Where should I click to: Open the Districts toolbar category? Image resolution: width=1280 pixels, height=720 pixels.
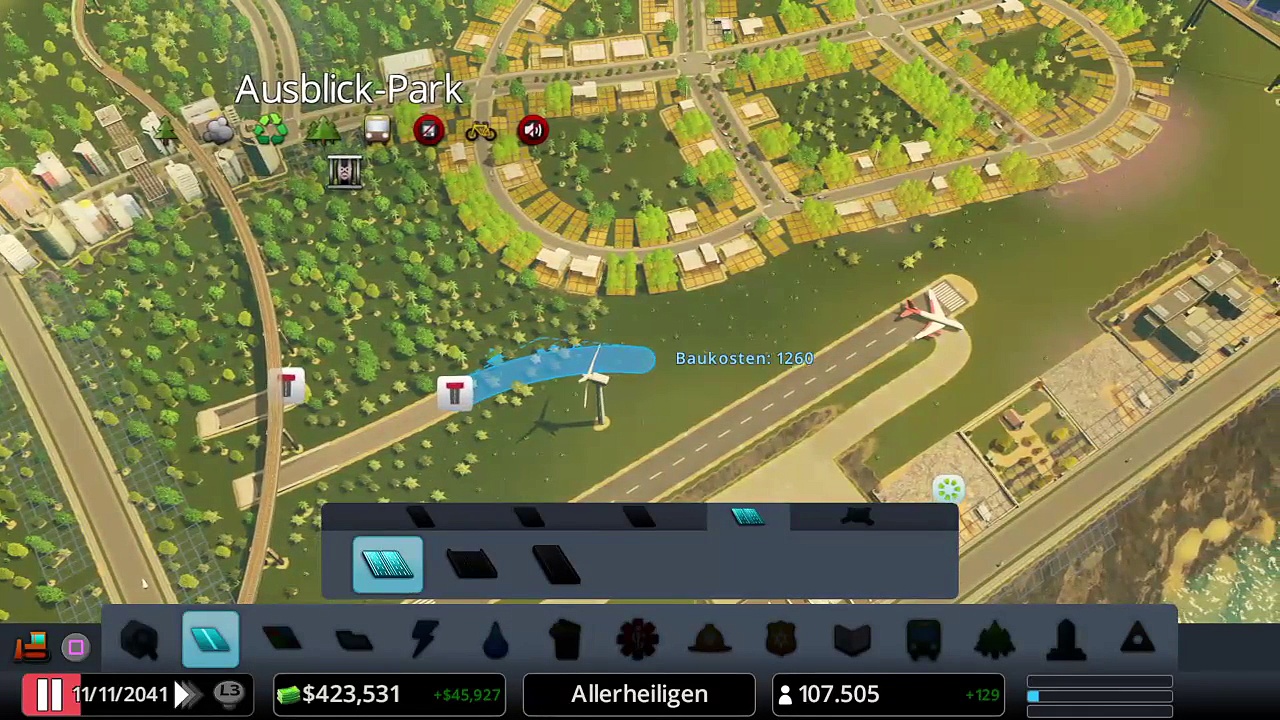[x=353, y=640]
